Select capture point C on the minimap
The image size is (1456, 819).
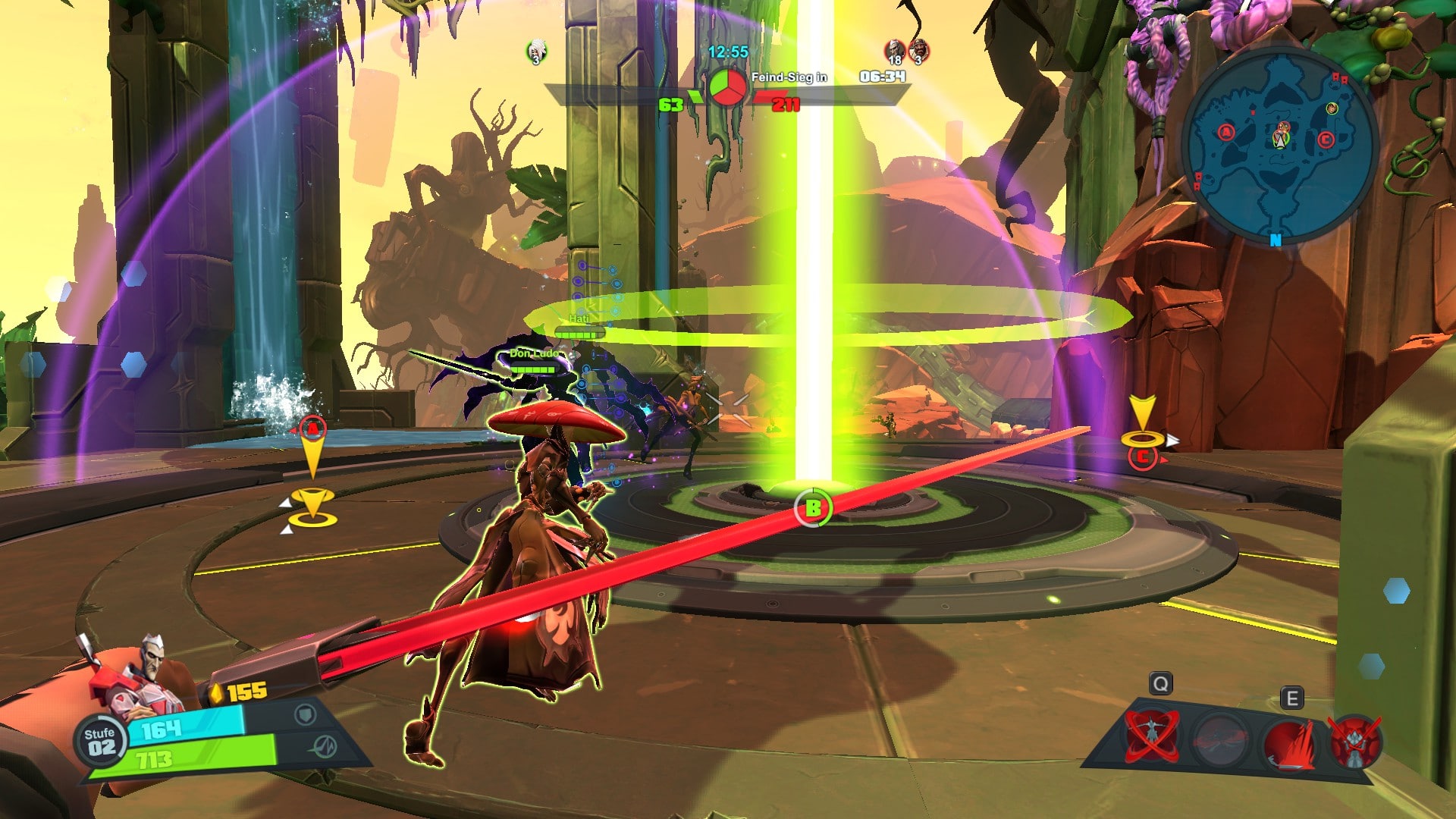coord(1325,140)
